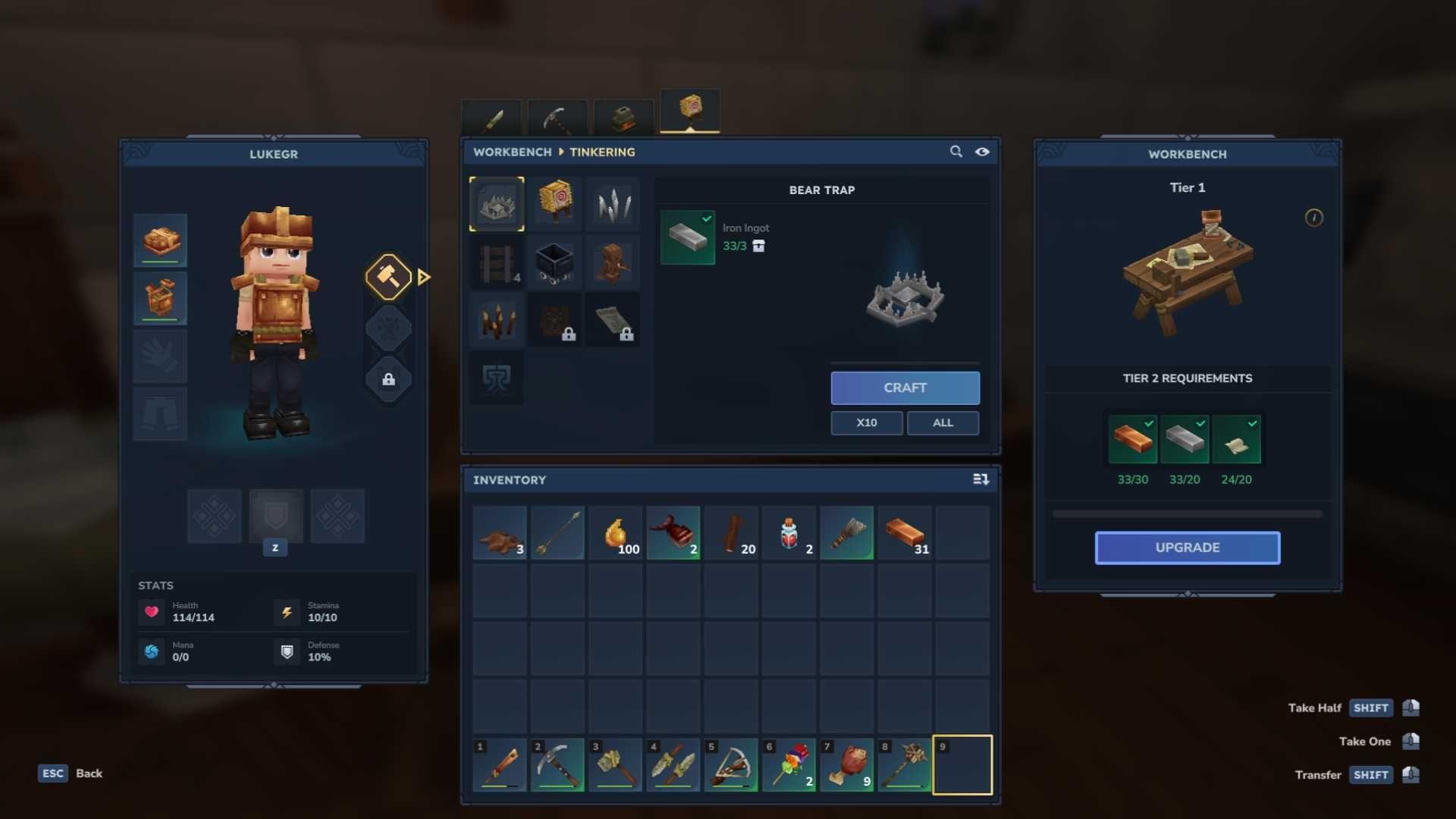
Task: Select the armor stand recipe
Action: [613, 262]
